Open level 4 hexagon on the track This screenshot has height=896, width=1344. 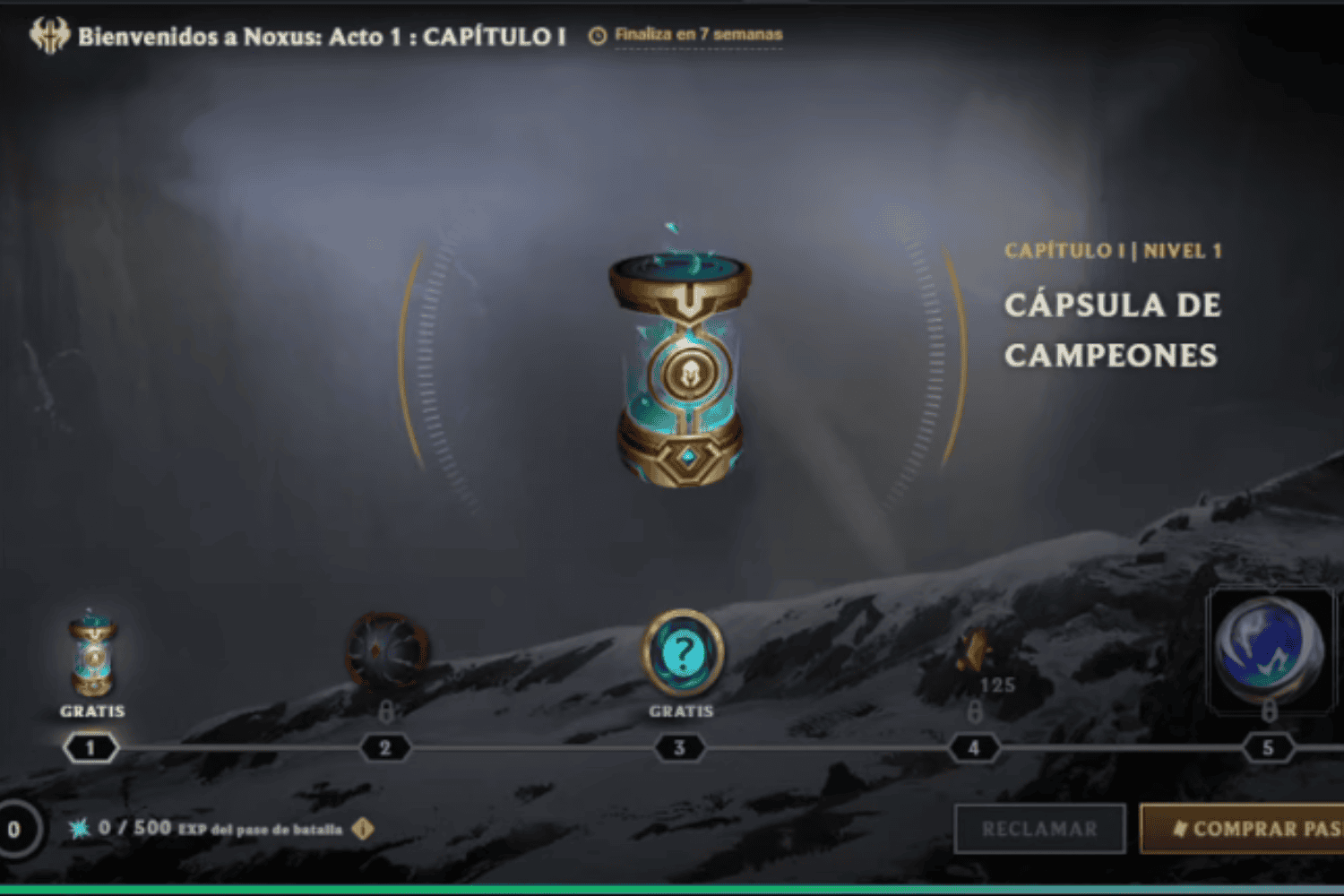coord(974,747)
